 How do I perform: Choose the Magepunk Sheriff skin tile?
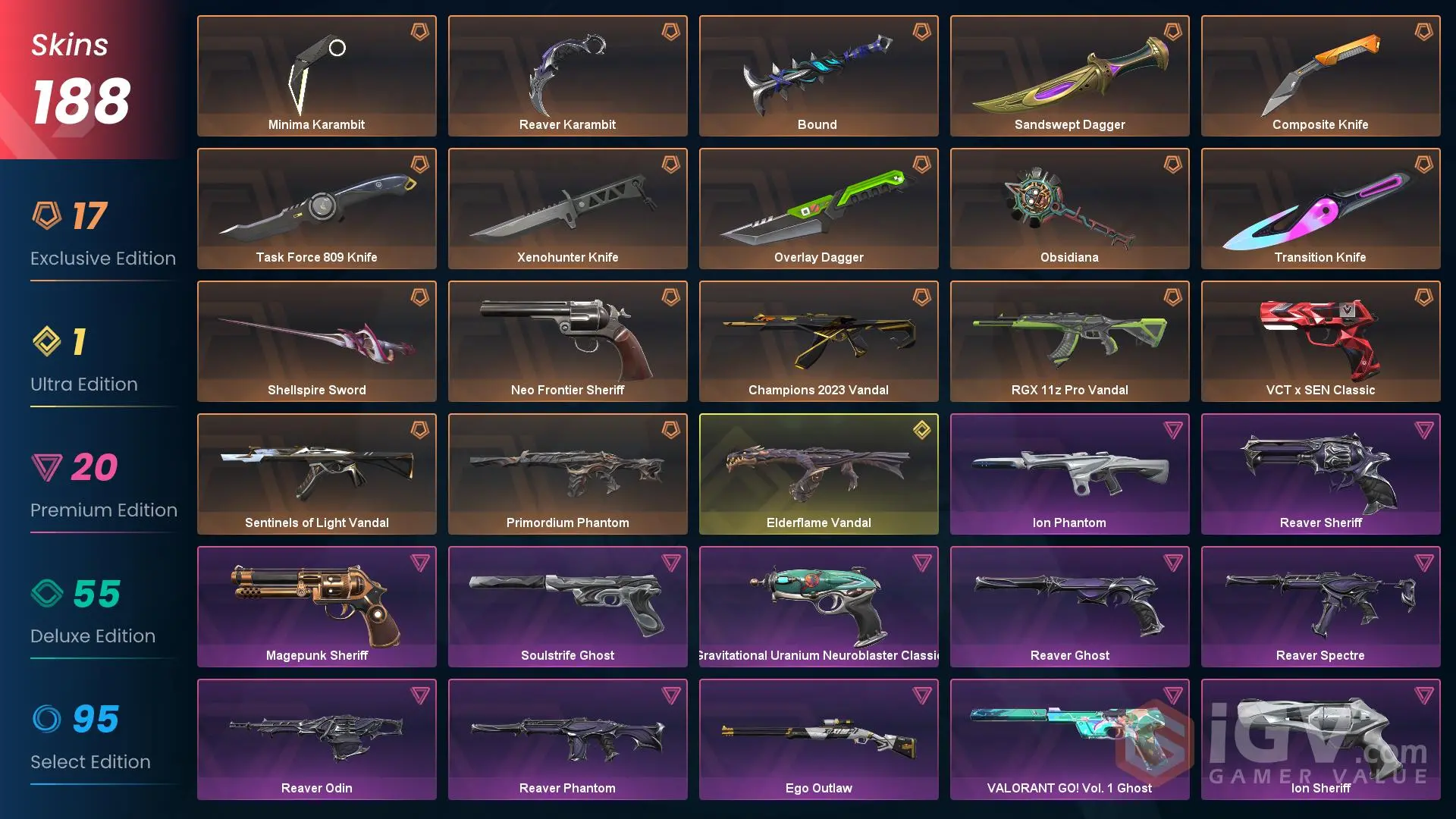click(316, 607)
